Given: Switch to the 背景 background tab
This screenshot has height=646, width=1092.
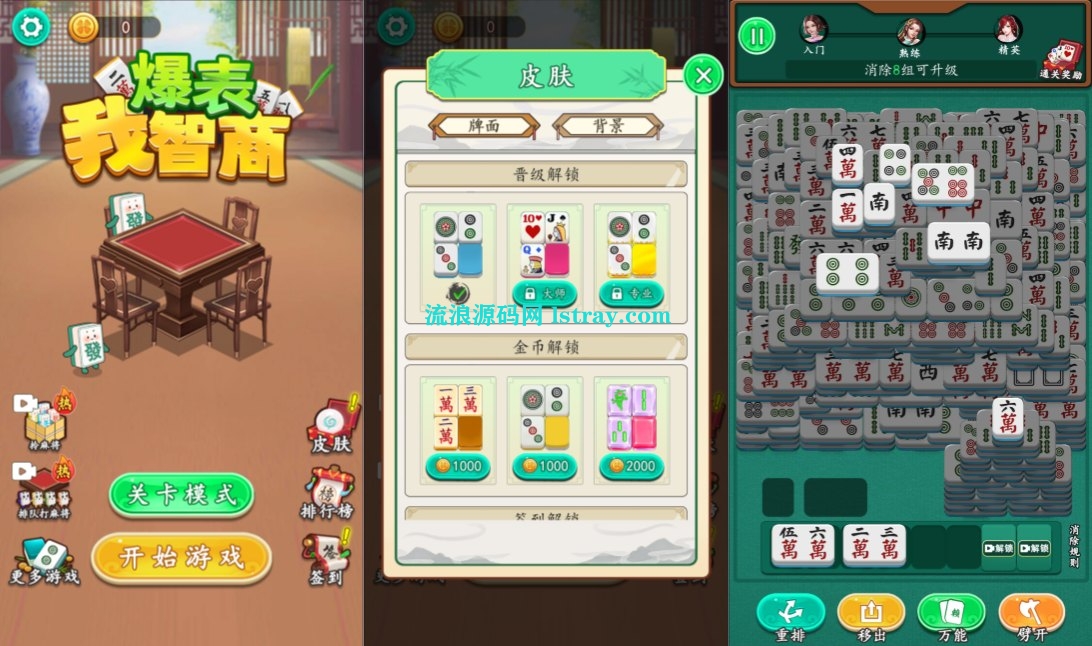Looking at the screenshot, I should tap(607, 126).
